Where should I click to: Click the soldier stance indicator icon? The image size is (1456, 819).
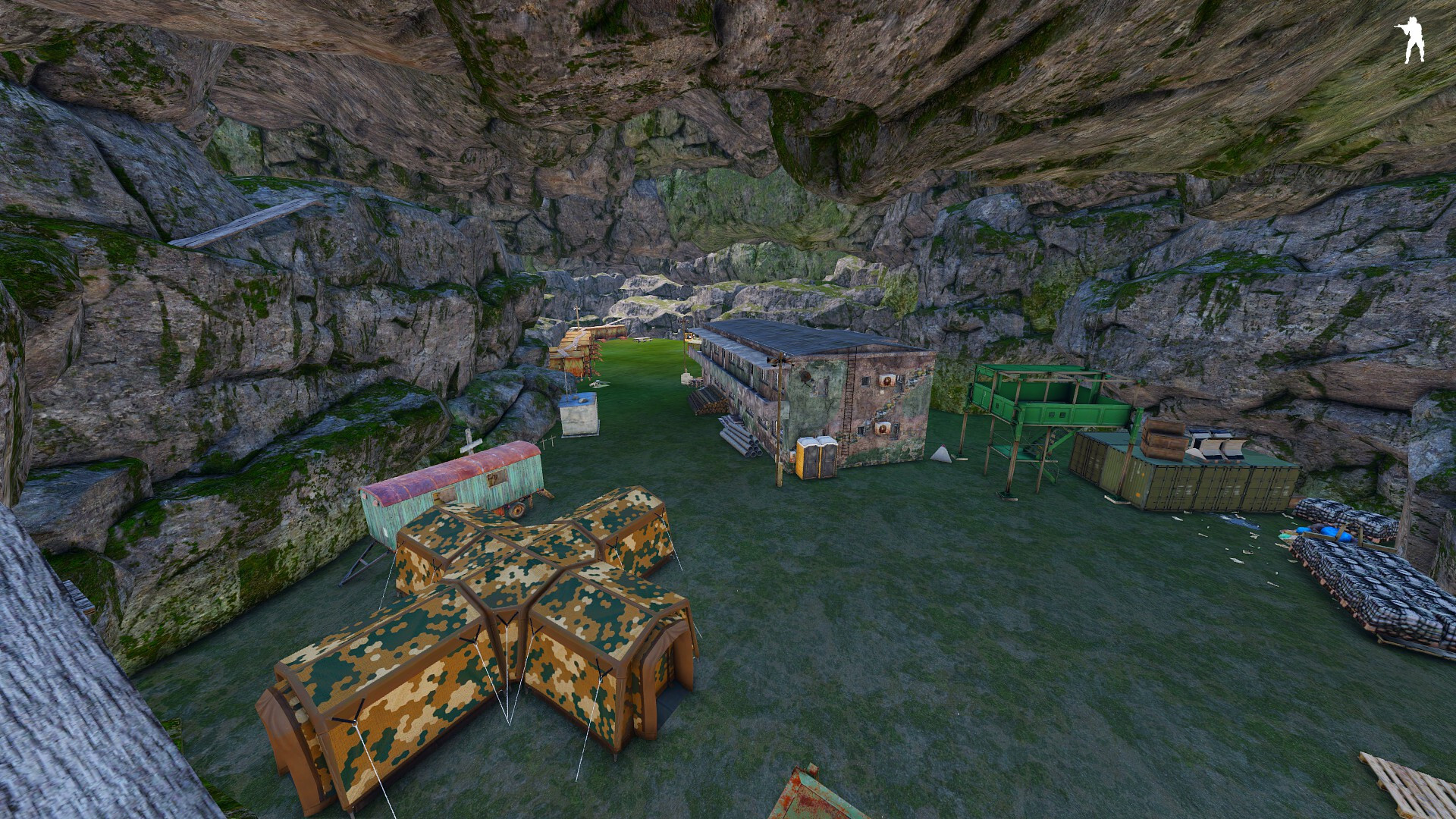[1411, 39]
